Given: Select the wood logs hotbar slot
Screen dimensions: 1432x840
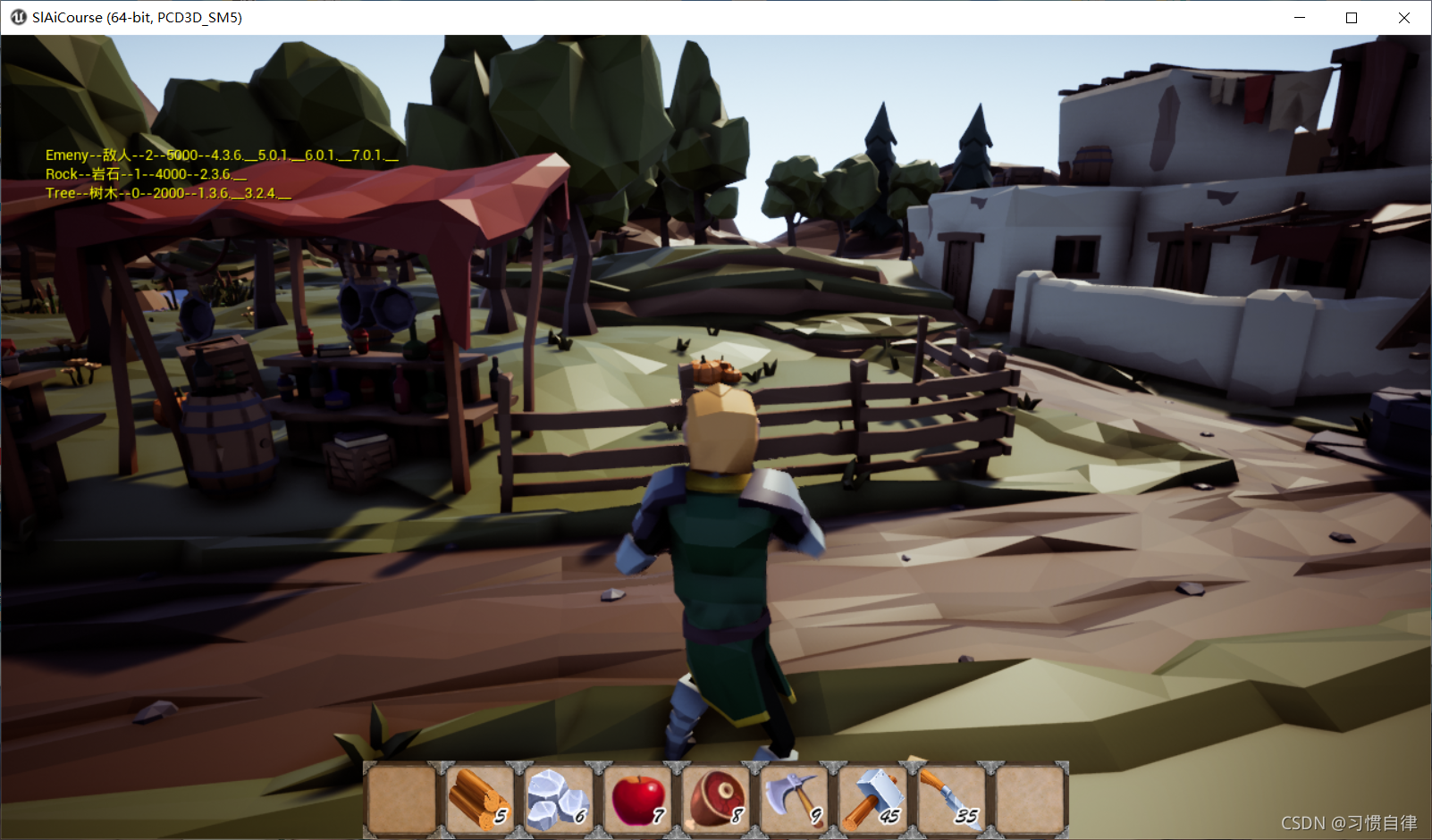Looking at the screenshot, I should [480, 798].
